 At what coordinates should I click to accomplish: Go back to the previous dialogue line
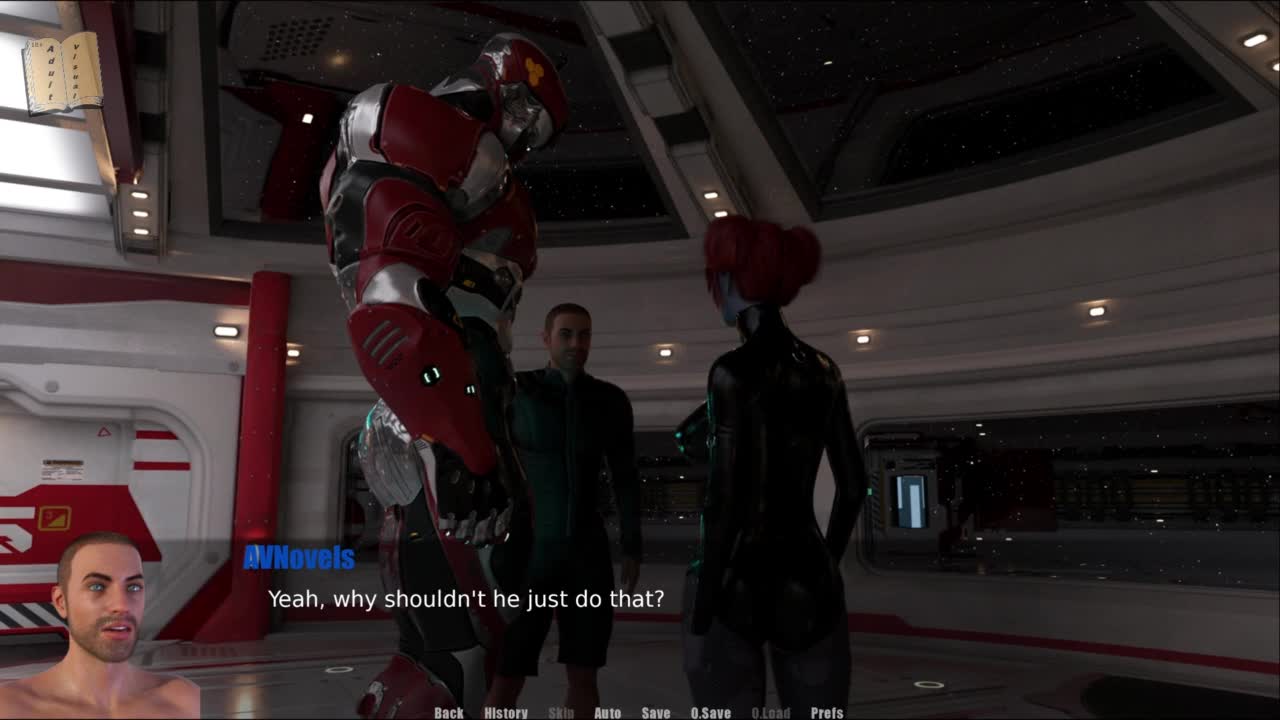449,712
